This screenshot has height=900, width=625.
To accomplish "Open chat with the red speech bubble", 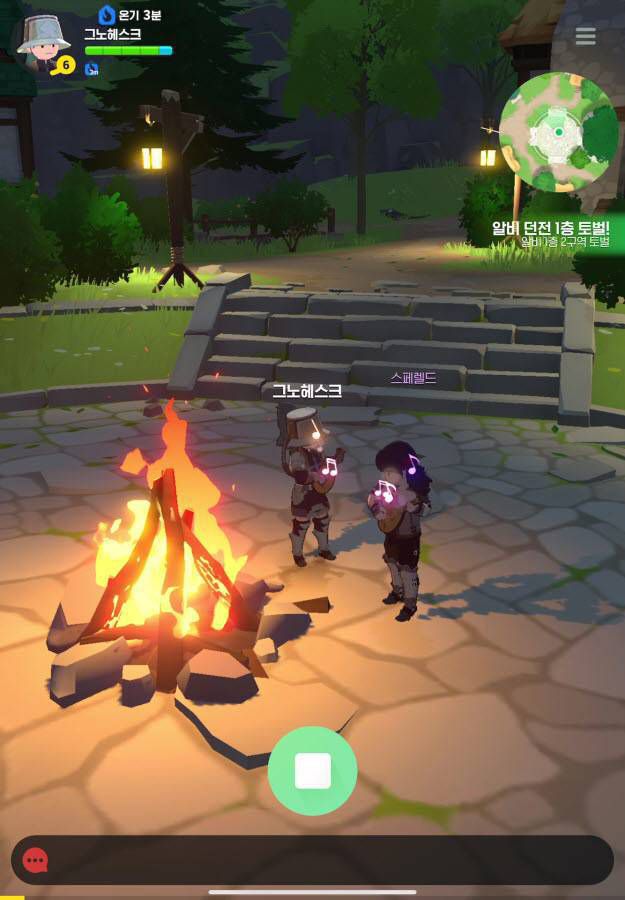I will (36, 860).
